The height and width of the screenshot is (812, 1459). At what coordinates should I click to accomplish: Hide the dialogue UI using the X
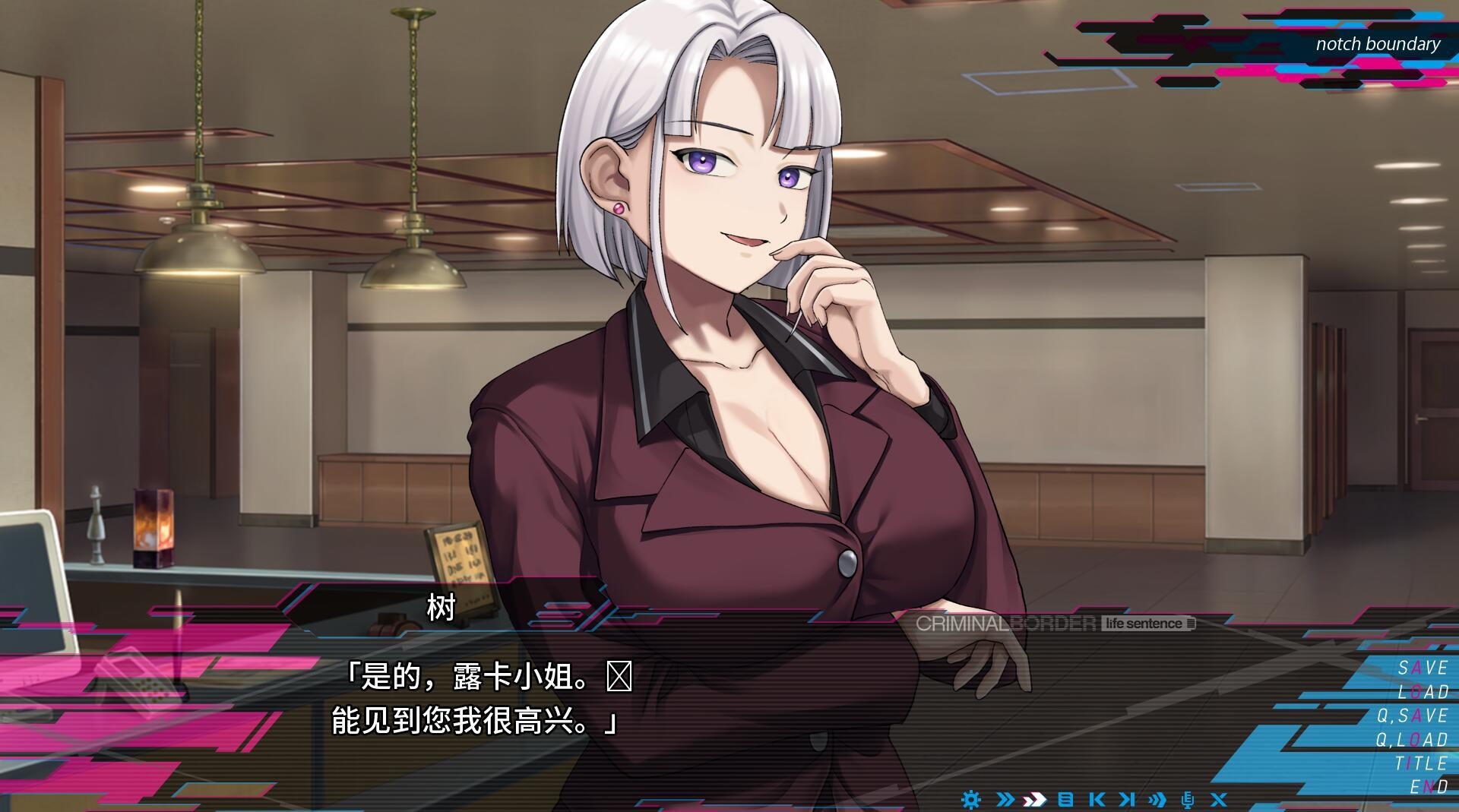pos(1218,800)
